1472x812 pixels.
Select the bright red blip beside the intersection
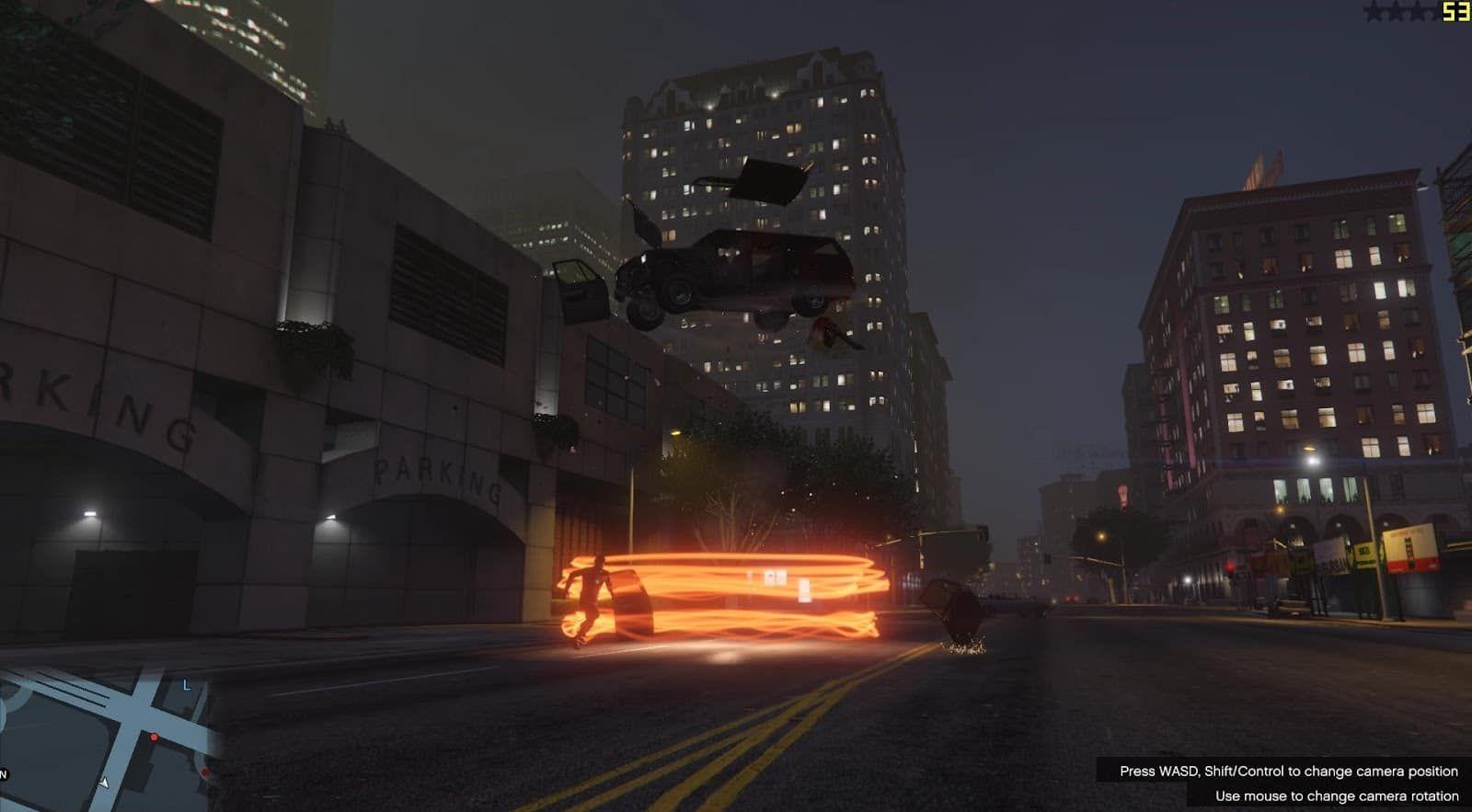point(154,738)
